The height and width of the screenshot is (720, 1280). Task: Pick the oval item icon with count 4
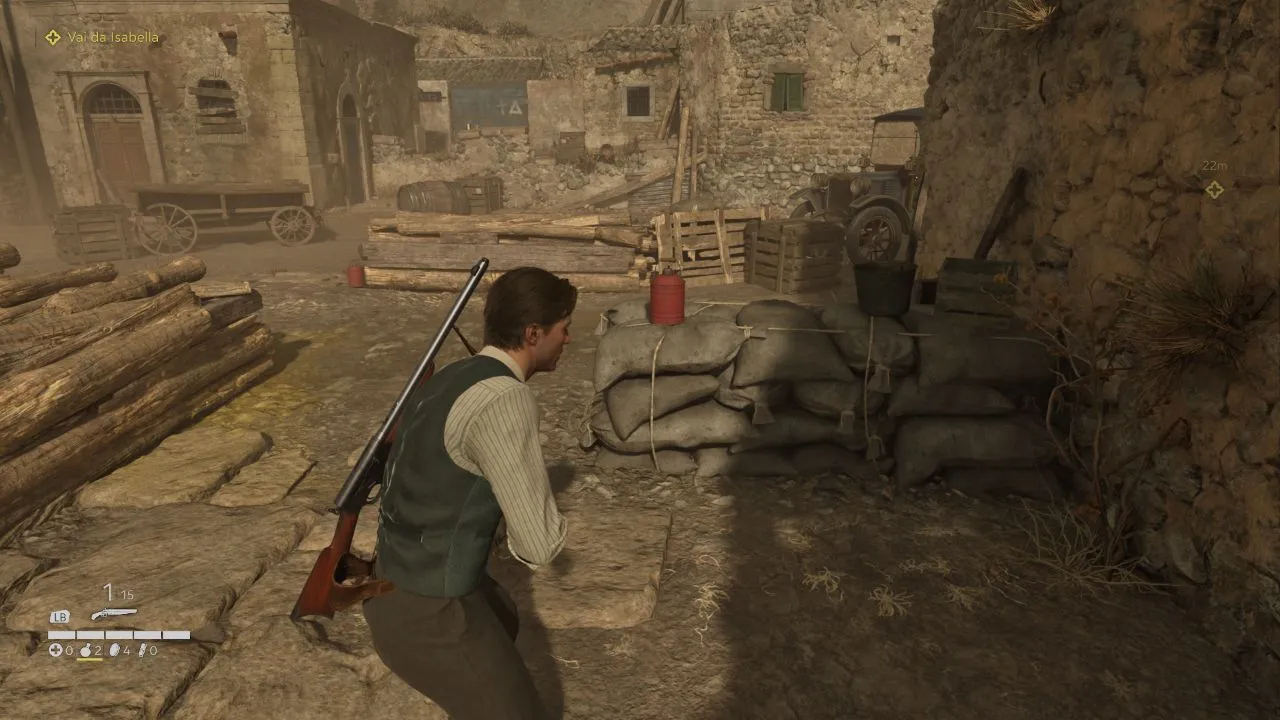113,650
